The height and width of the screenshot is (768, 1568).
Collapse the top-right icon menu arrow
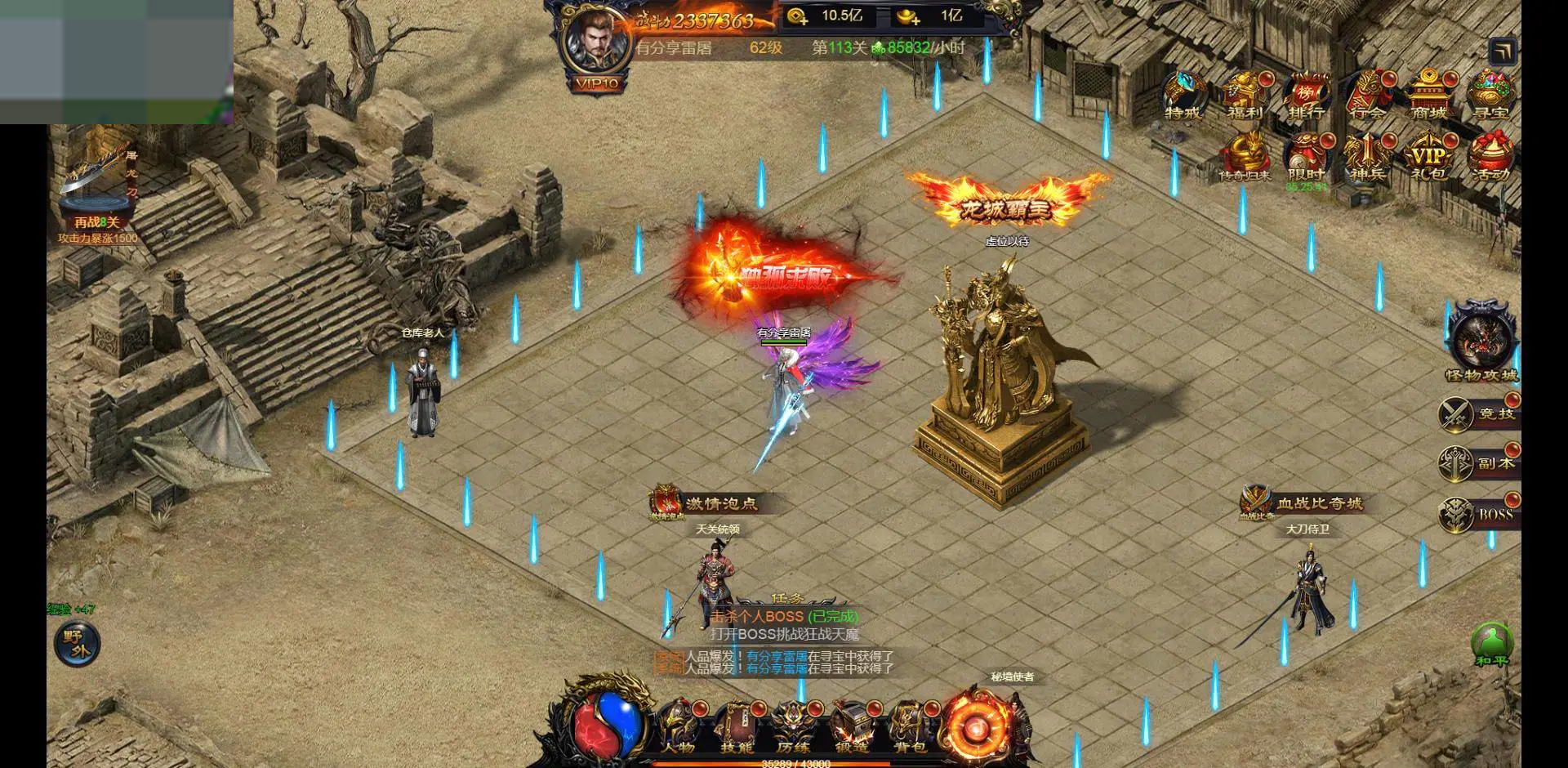click(1503, 52)
